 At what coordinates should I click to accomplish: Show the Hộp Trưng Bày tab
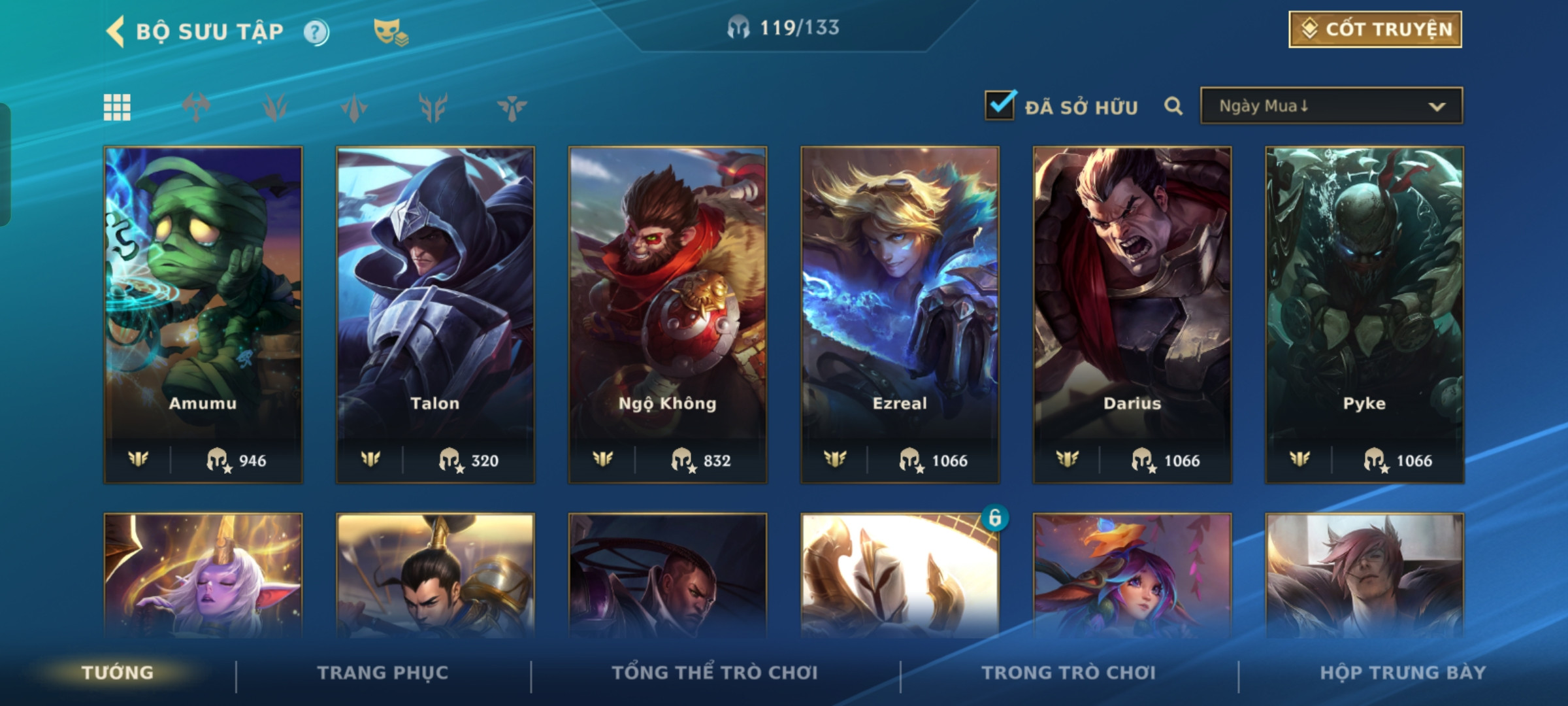tap(1402, 673)
